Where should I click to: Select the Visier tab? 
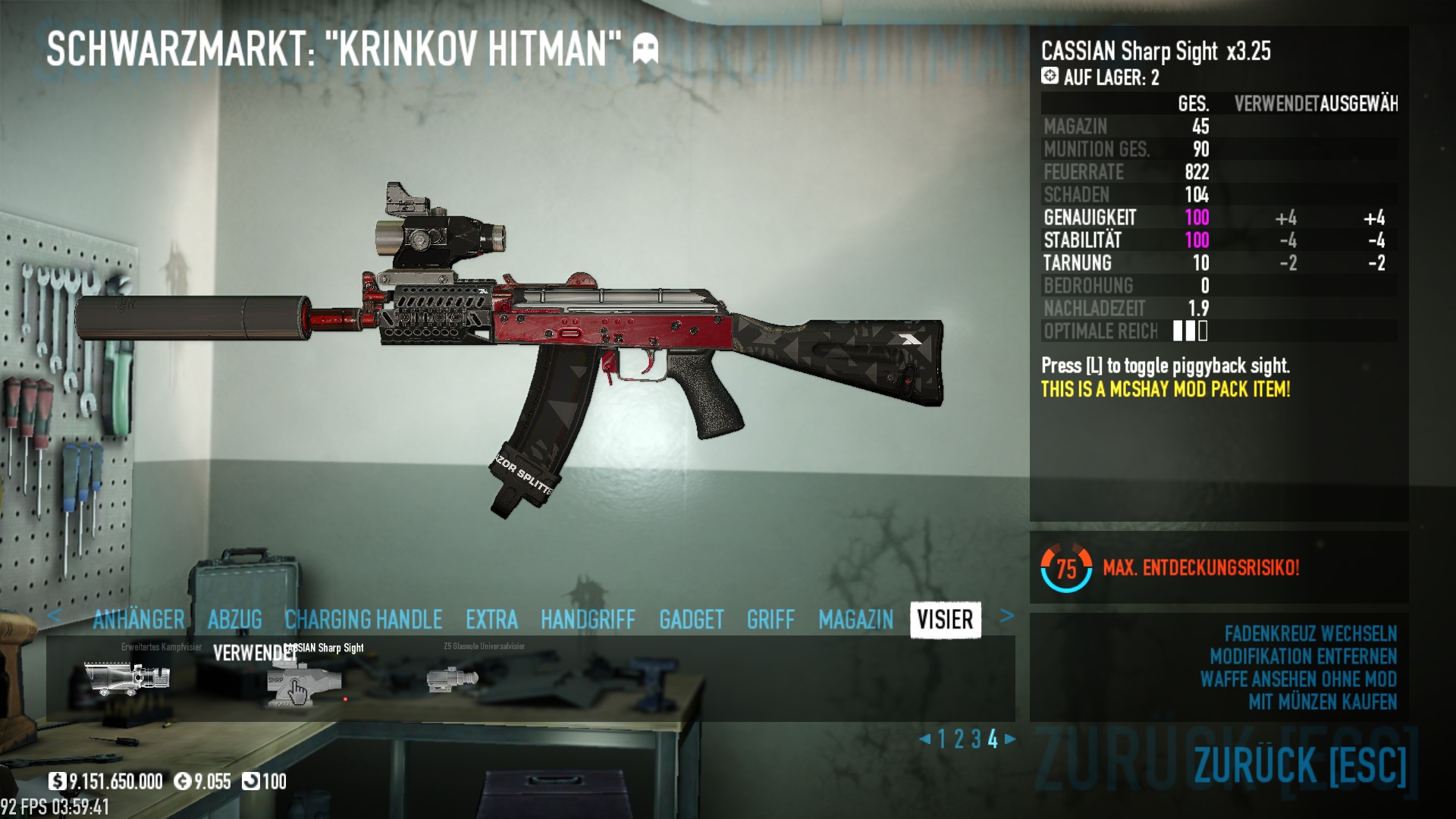click(945, 620)
